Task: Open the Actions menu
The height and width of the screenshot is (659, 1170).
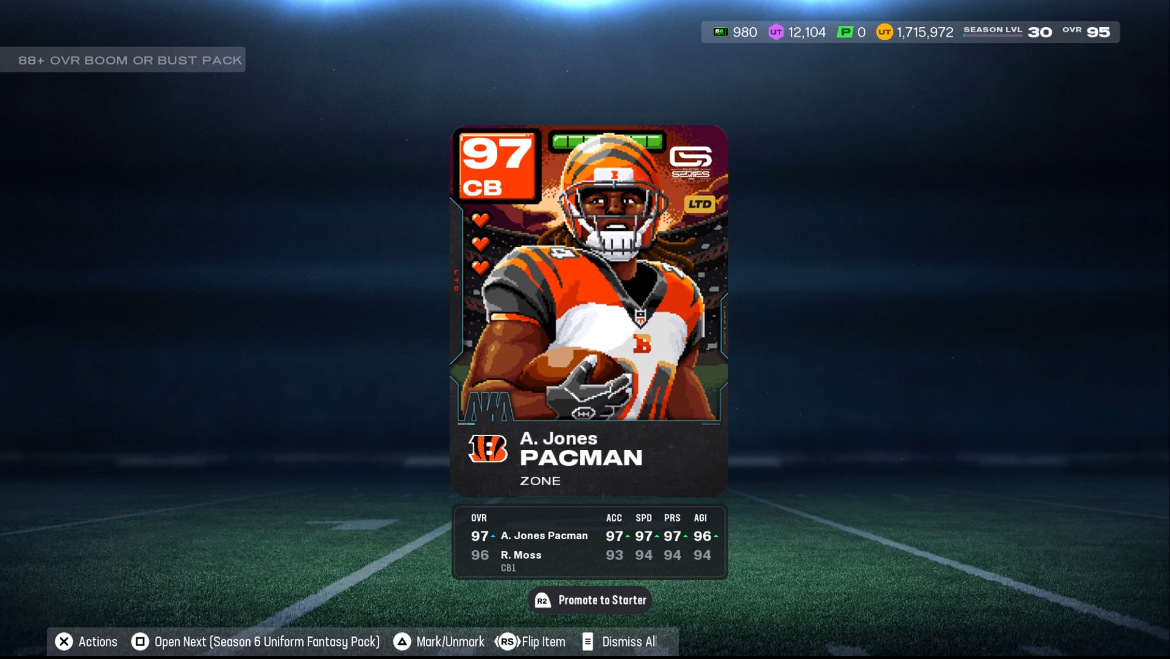Action: click(x=86, y=642)
